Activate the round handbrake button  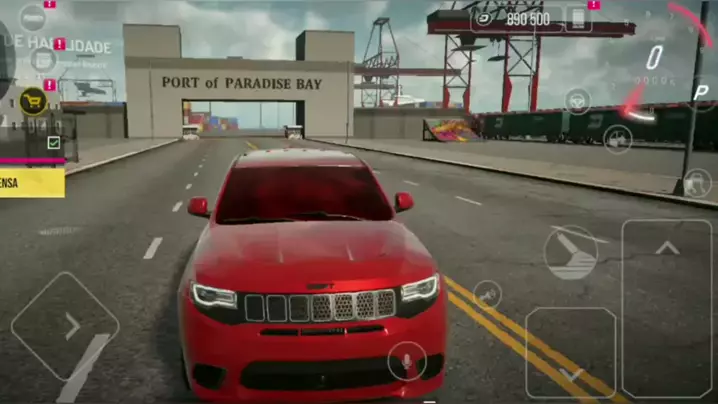[570, 252]
